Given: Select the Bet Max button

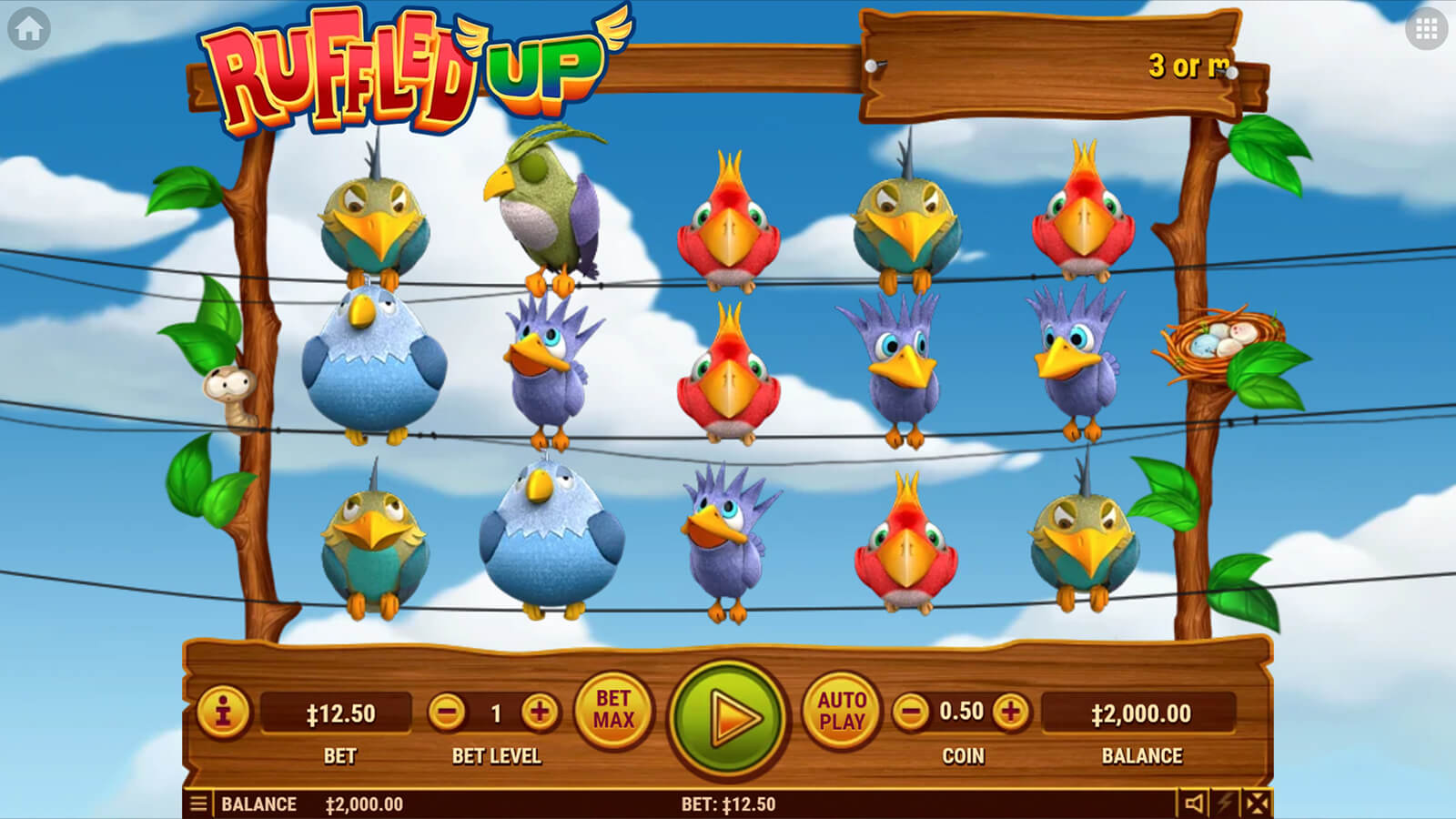Looking at the screenshot, I should point(612,710).
